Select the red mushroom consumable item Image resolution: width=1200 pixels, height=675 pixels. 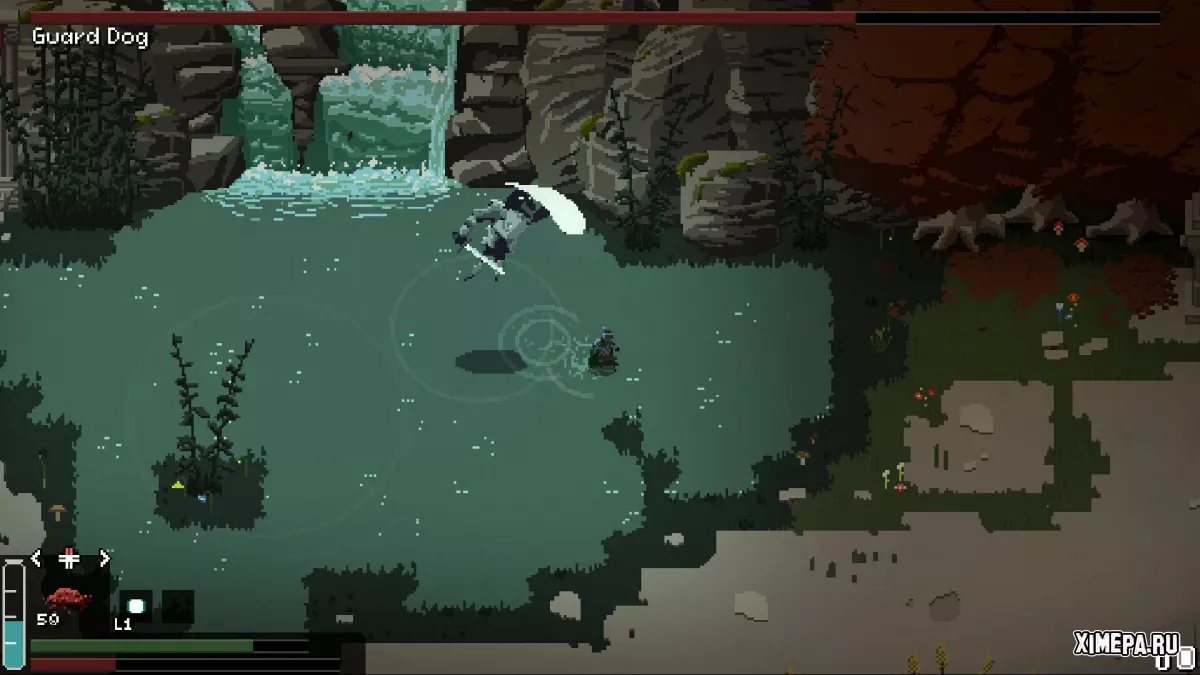(x=67, y=598)
